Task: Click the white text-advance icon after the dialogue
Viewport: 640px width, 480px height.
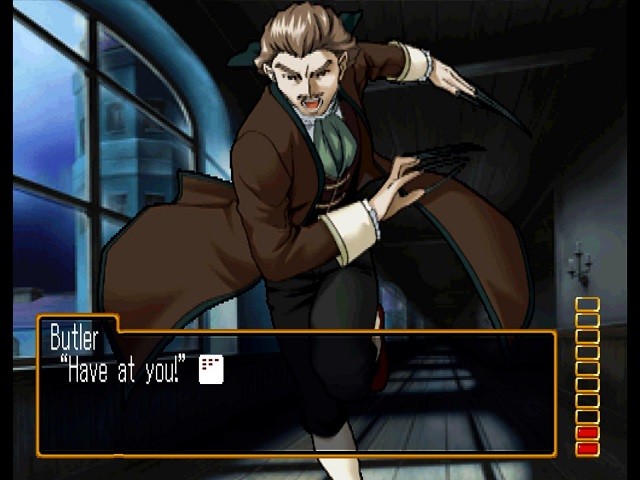Action: pyautogui.click(x=211, y=370)
